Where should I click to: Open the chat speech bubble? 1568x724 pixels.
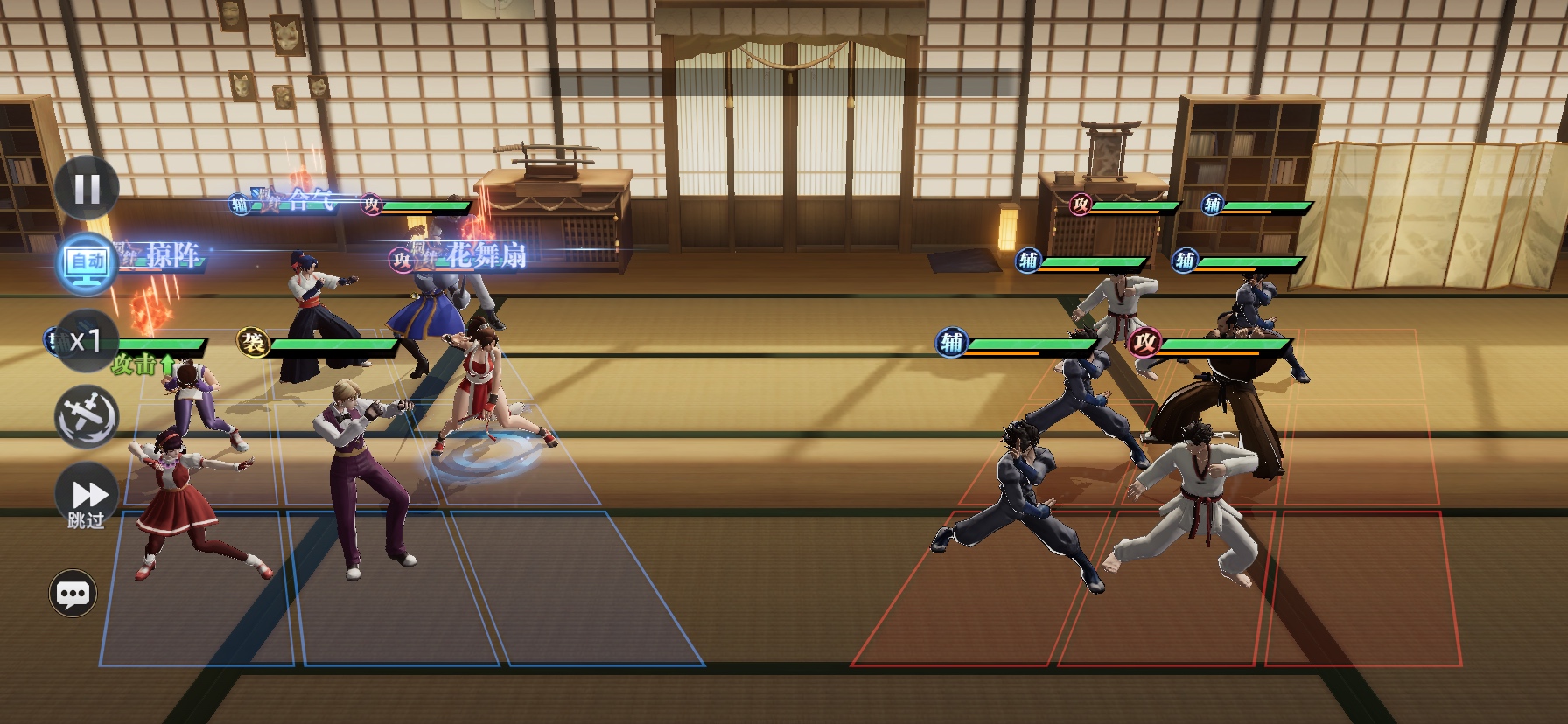(x=72, y=594)
